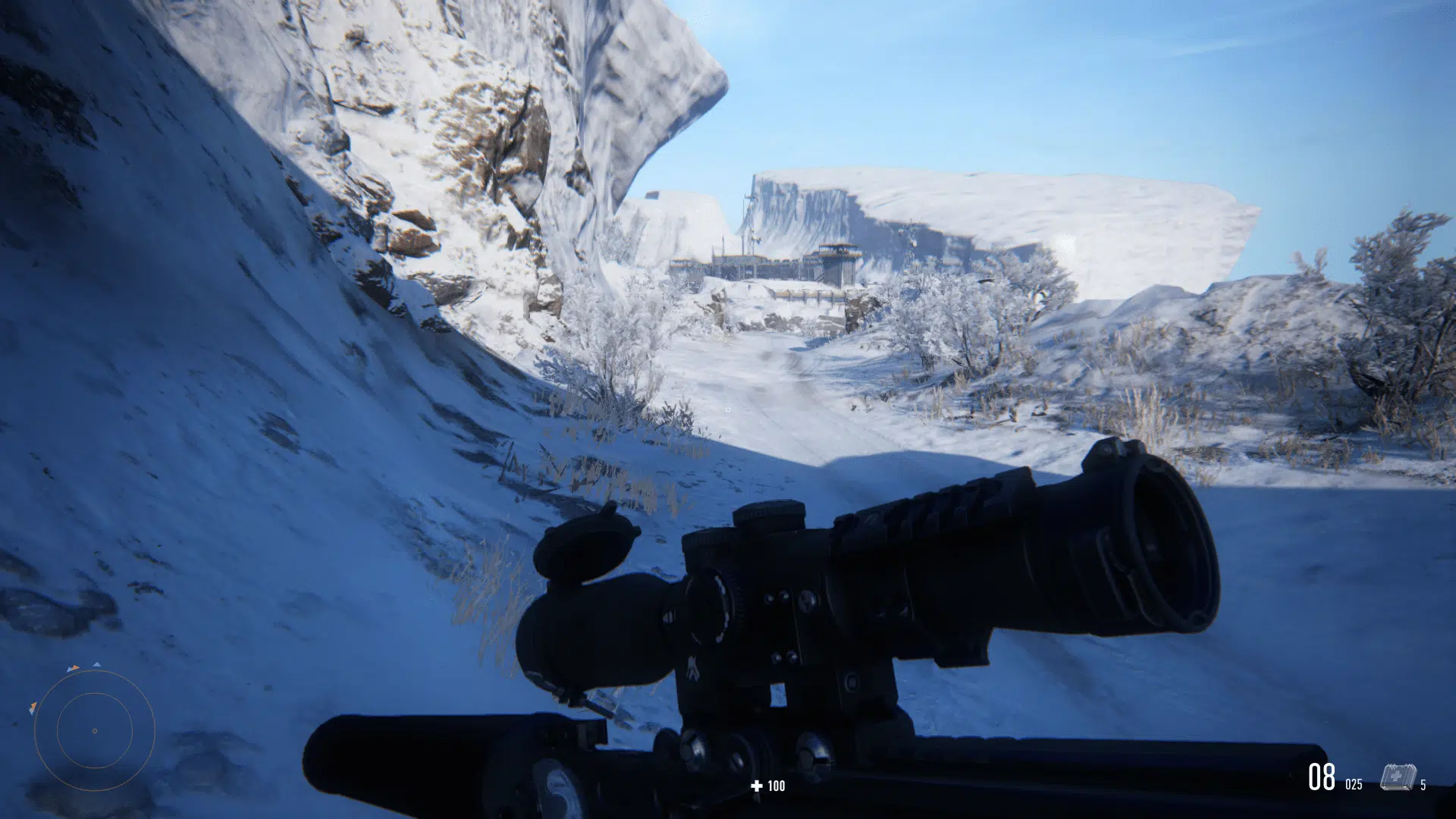
Task: Click the crosshair dot at screen center
Action: [x=728, y=409]
